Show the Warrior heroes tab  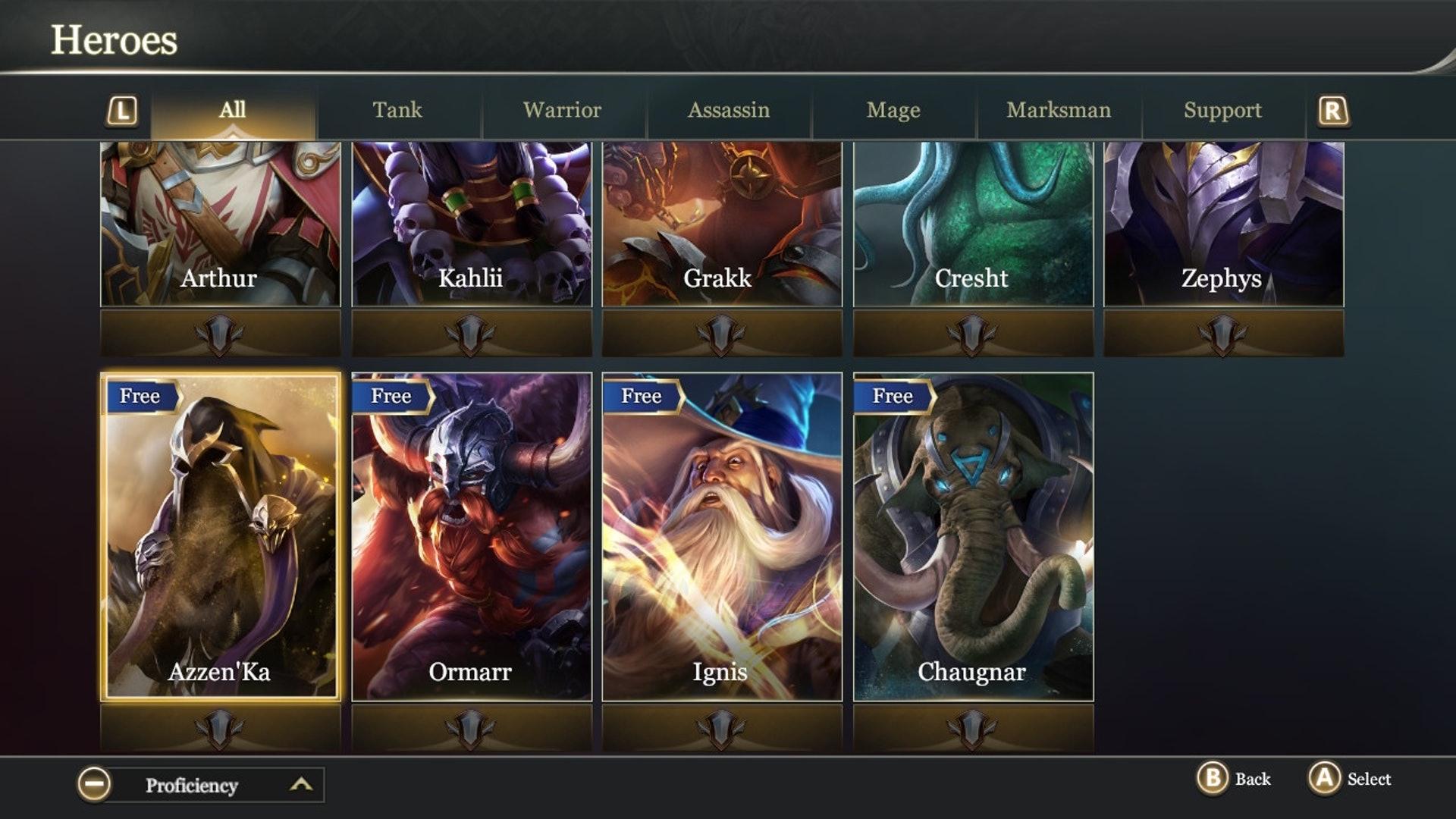(x=562, y=111)
